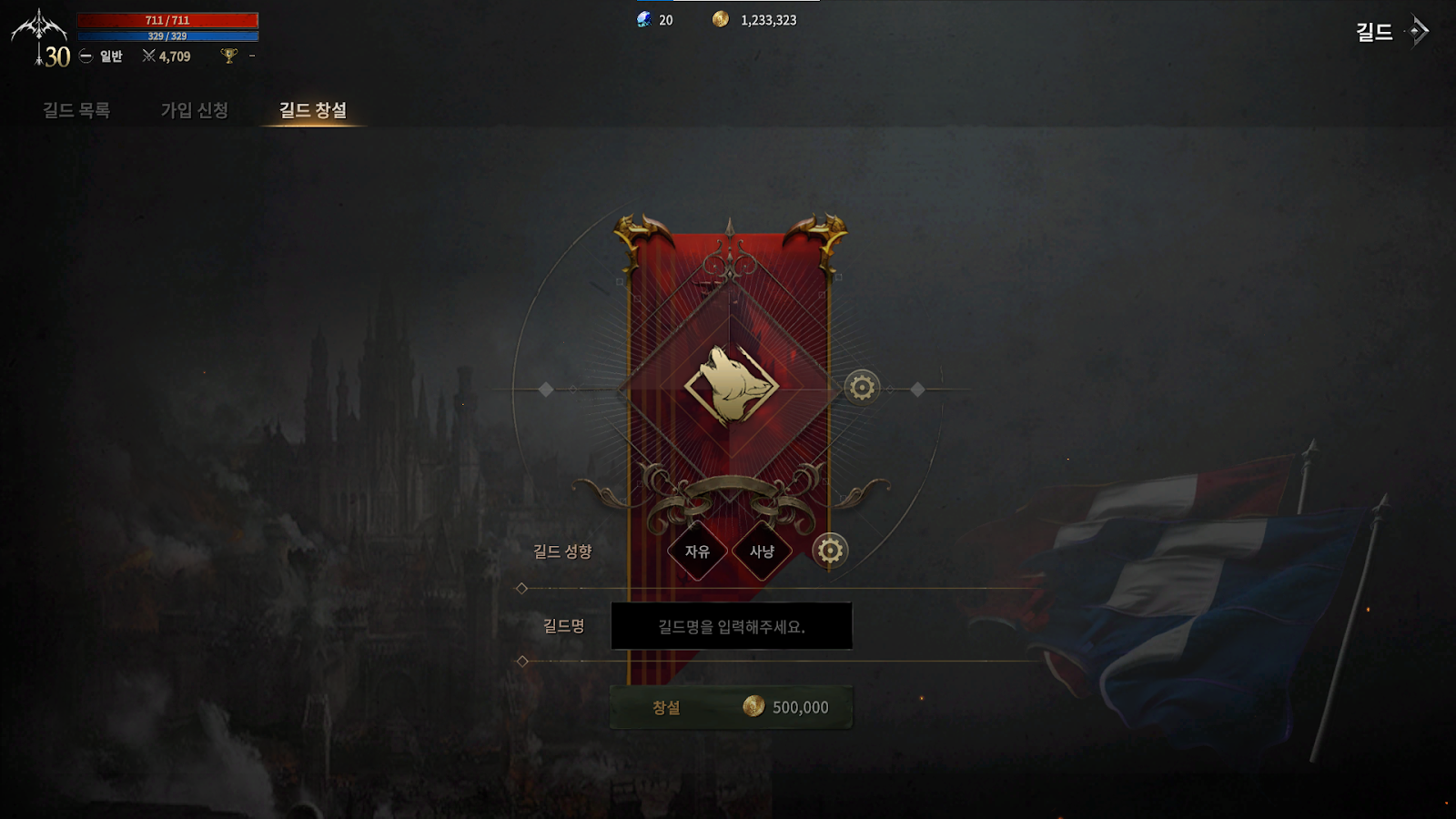The height and width of the screenshot is (819, 1456).
Task: Choose the 사냥 guild tendency tag
Action: coord(762,551)
